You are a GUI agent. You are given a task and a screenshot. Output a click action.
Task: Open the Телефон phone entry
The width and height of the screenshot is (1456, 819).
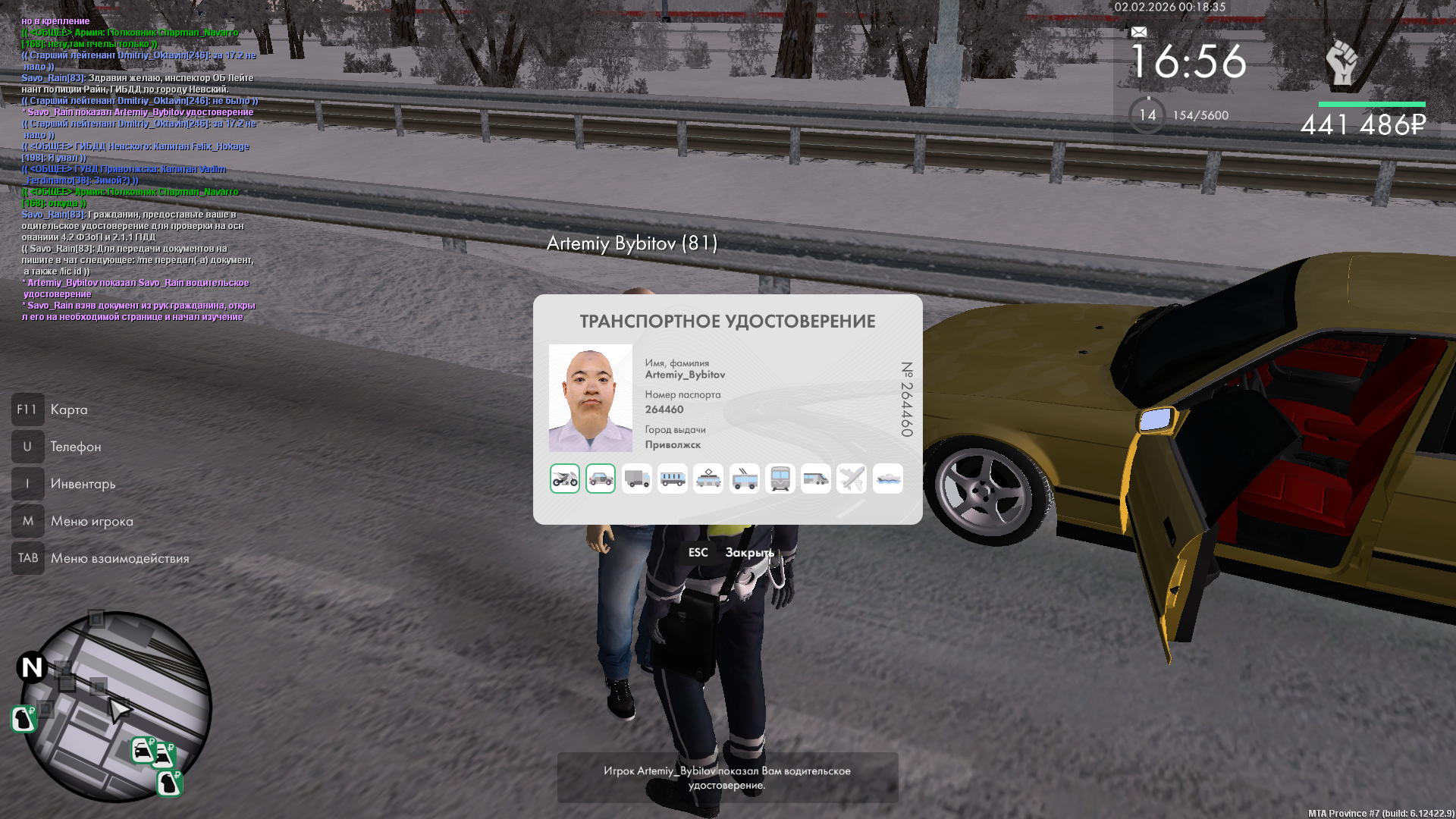pyautogui.click(x=75, y=447)
